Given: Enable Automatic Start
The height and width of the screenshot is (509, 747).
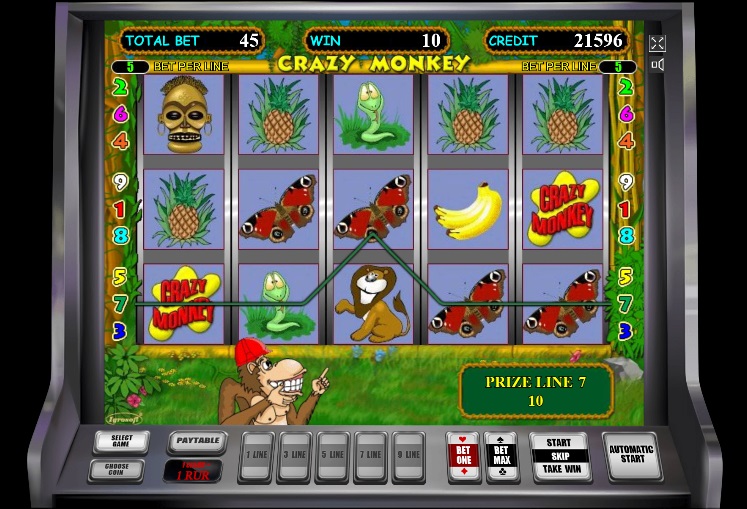Looking at the screenshot, I should coord(631,456).
